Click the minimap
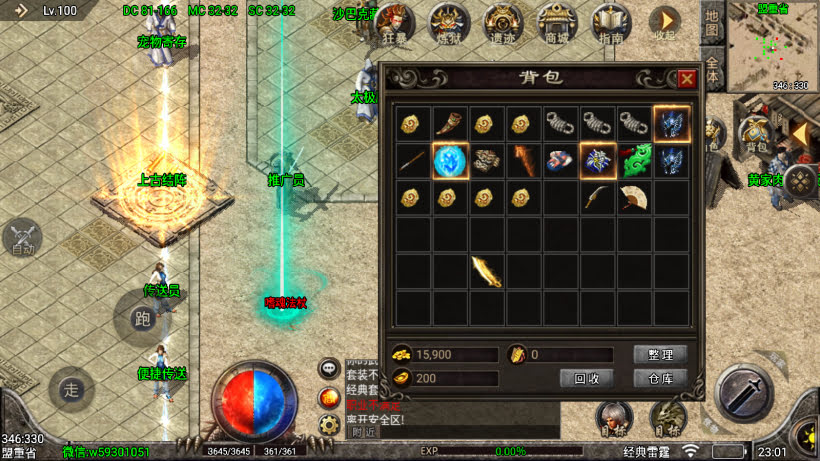The width and height of the screenshot is (820, 461). tap(770, 45)
